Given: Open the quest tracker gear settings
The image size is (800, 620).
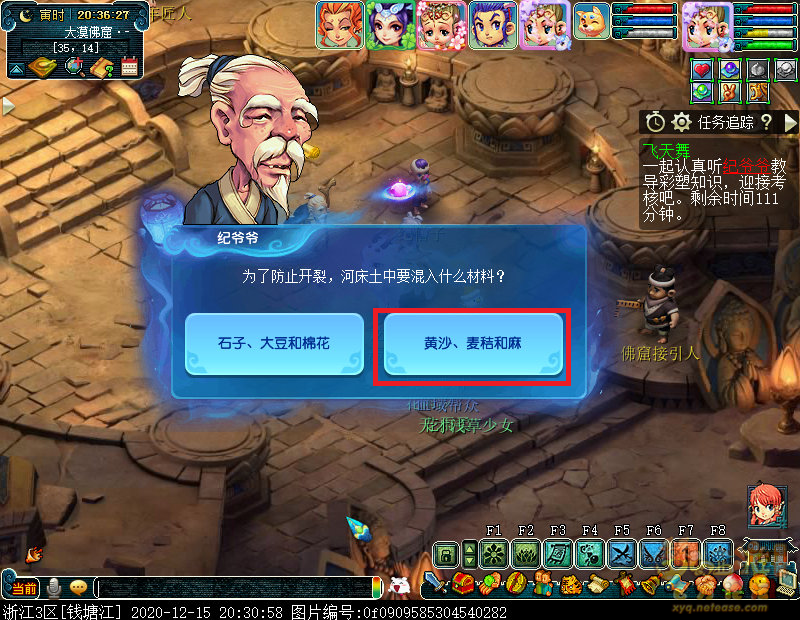Looking at the screenshot, I should tap(682, 122).
